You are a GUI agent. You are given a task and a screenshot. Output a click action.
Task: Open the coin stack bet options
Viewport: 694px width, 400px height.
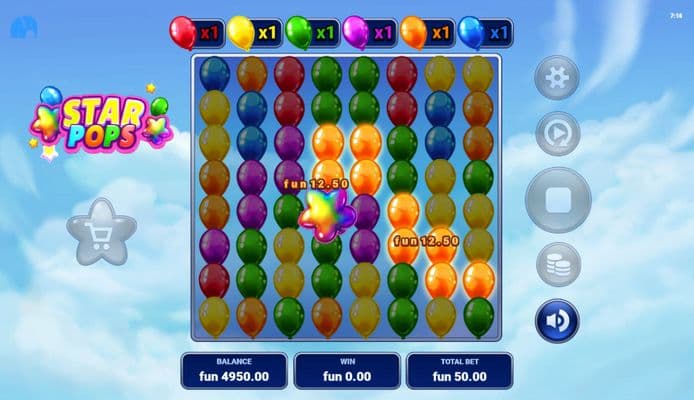tap(557, 265)
